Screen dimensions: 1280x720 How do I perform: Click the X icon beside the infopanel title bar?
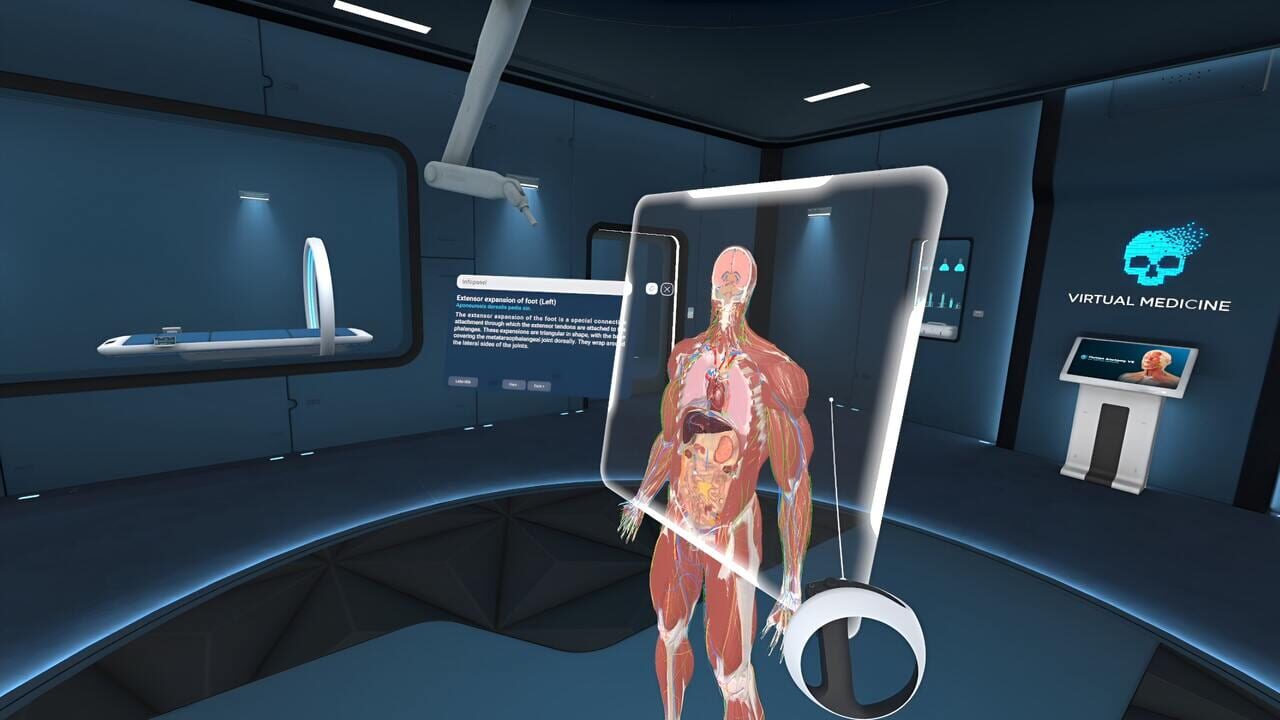tap(667, 290)
